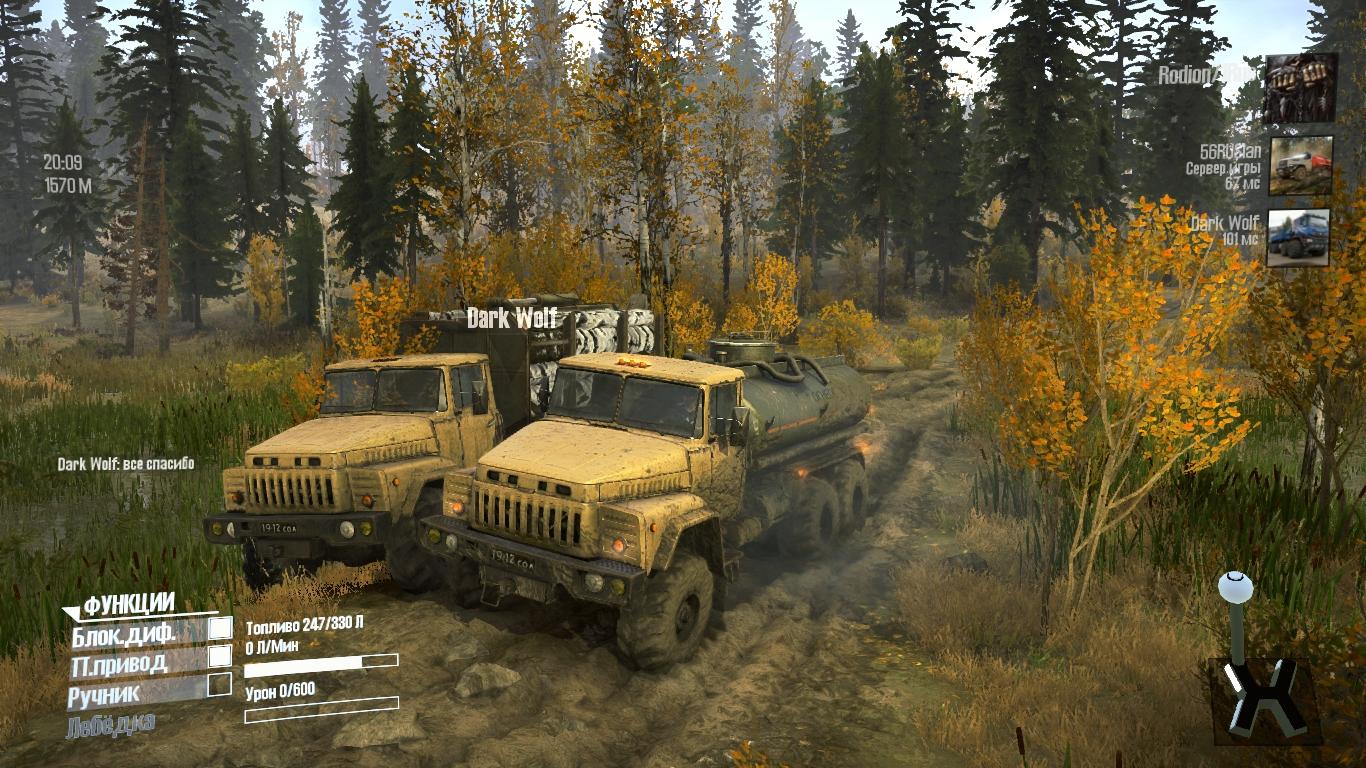Toggle the П.привод all-wheel drive checkbox
Viewport: 1366px width, 768px height.
(220, 657)
